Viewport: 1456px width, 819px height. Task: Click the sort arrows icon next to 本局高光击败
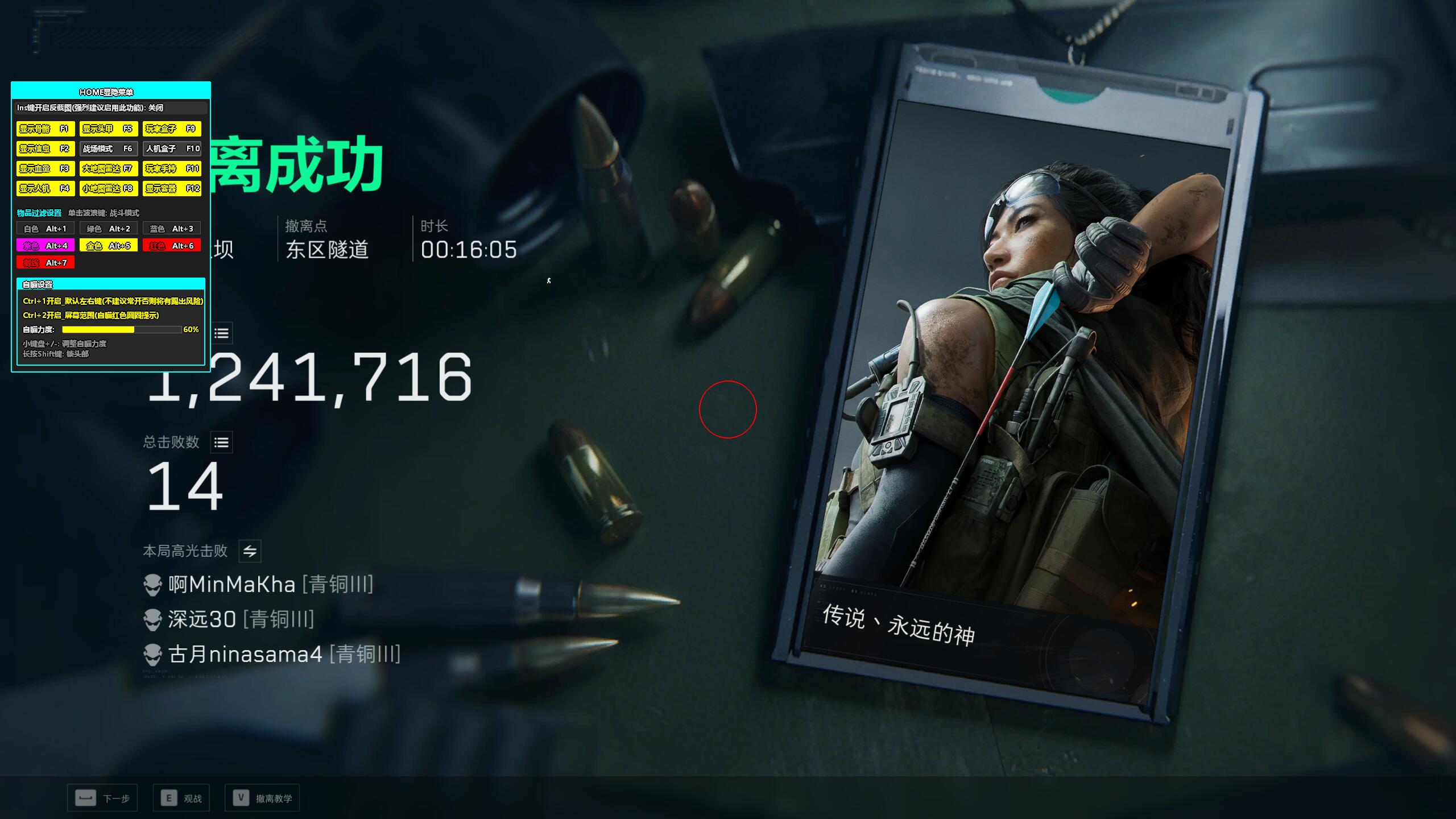[x=249, y=551]
